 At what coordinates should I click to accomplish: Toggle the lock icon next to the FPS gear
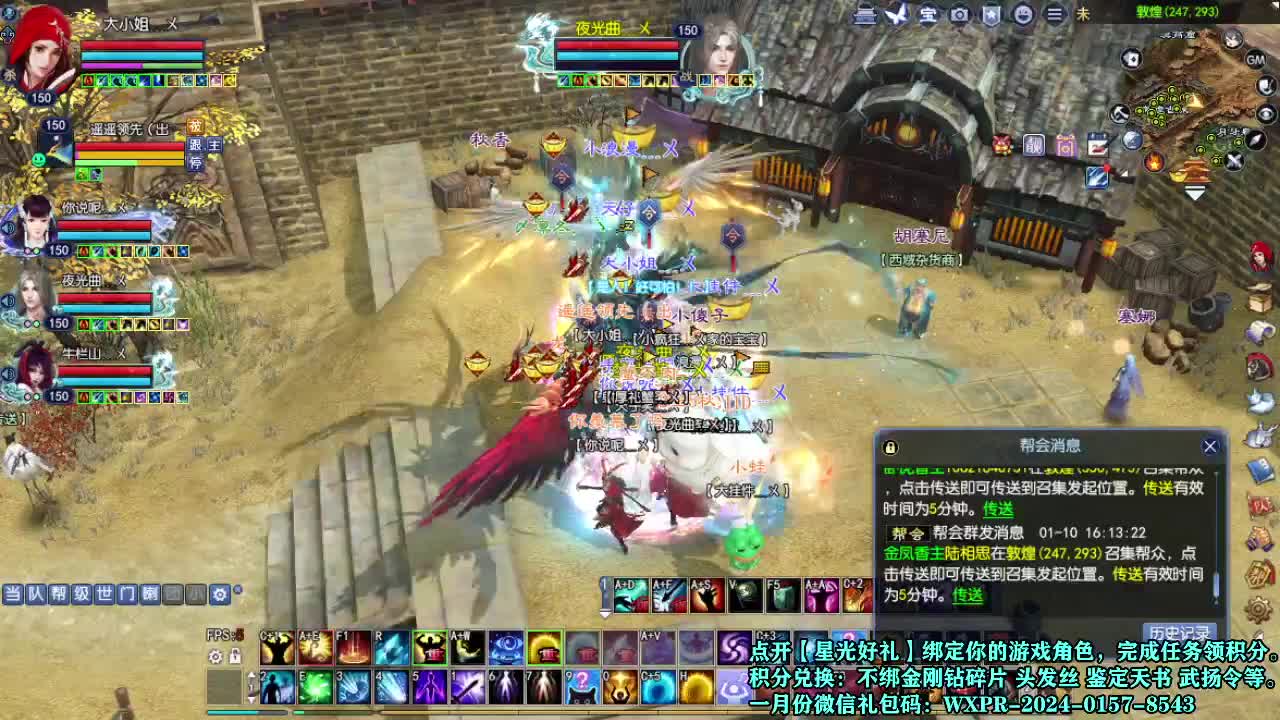(234, 657)
